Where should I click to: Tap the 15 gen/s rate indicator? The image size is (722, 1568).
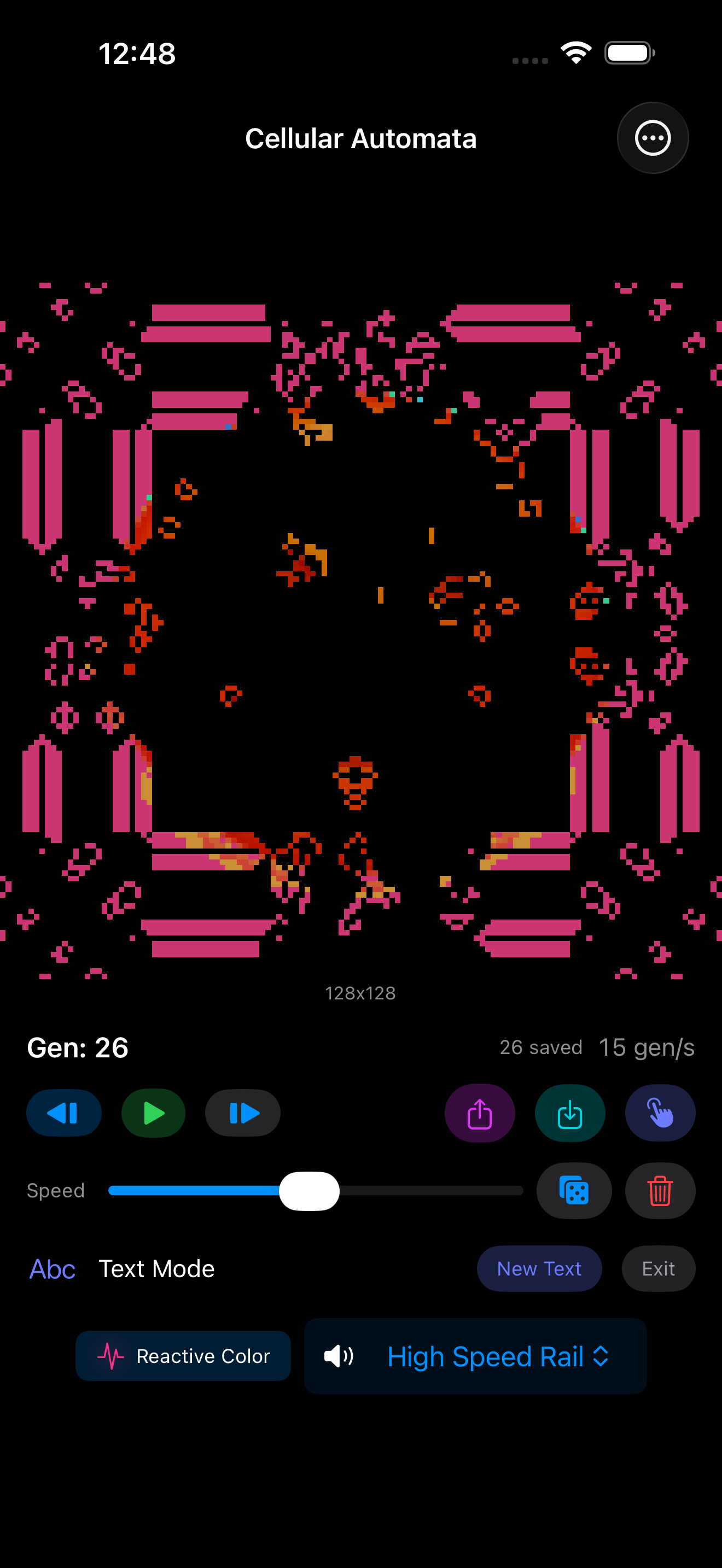click(x=647, y=1048)
